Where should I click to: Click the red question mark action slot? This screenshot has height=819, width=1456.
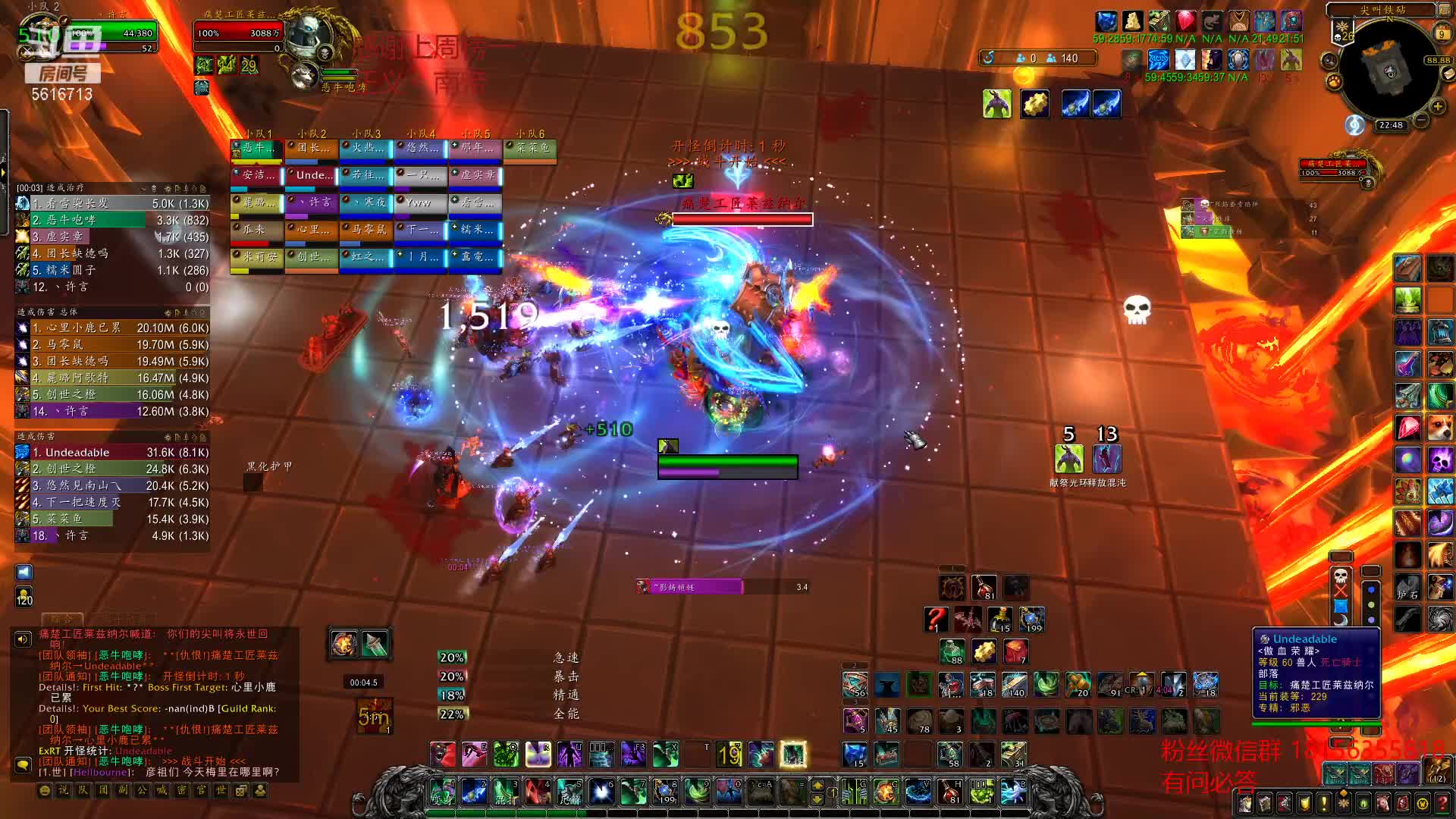click(935, 619)
